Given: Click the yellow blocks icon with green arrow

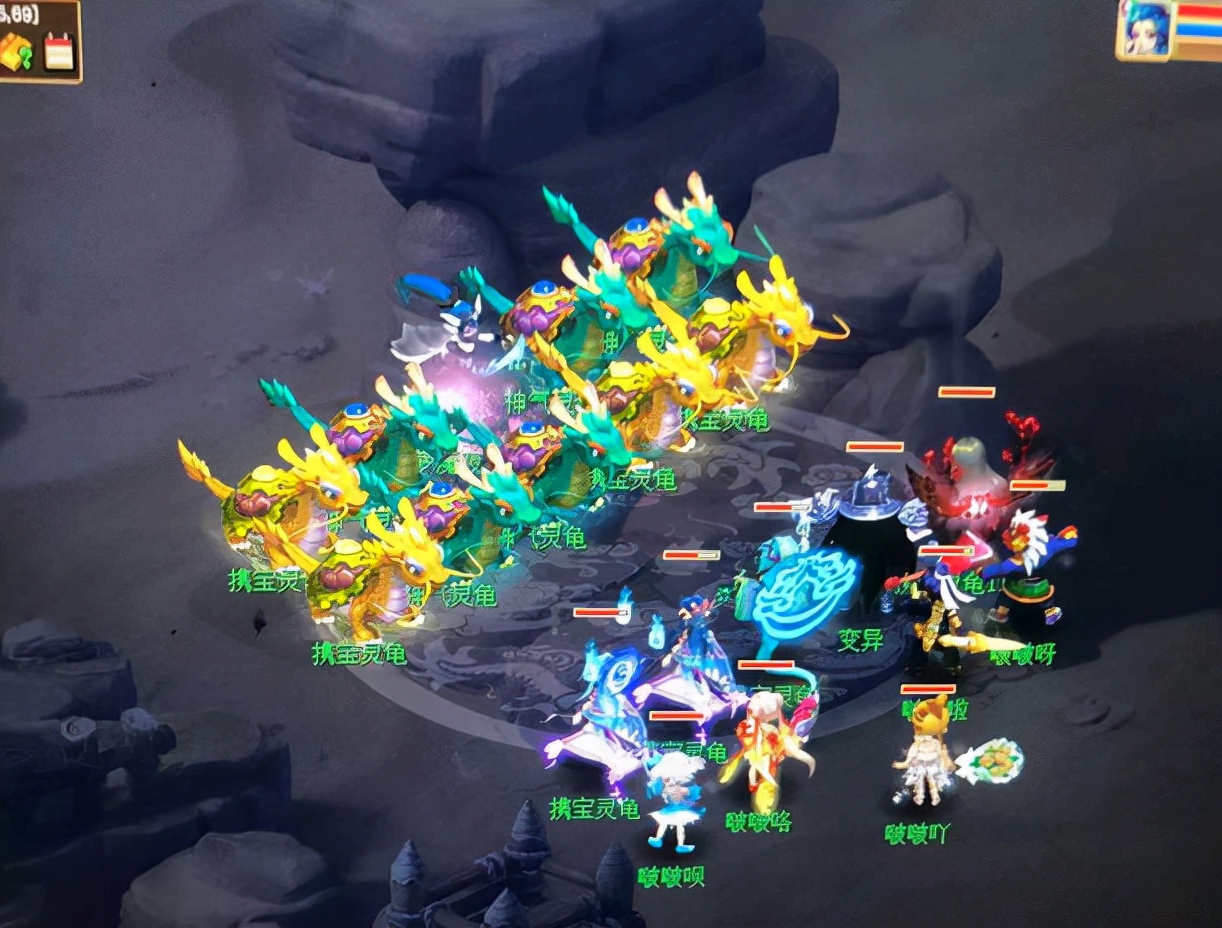Looking at the screenshot, I should tap(20, 54).
